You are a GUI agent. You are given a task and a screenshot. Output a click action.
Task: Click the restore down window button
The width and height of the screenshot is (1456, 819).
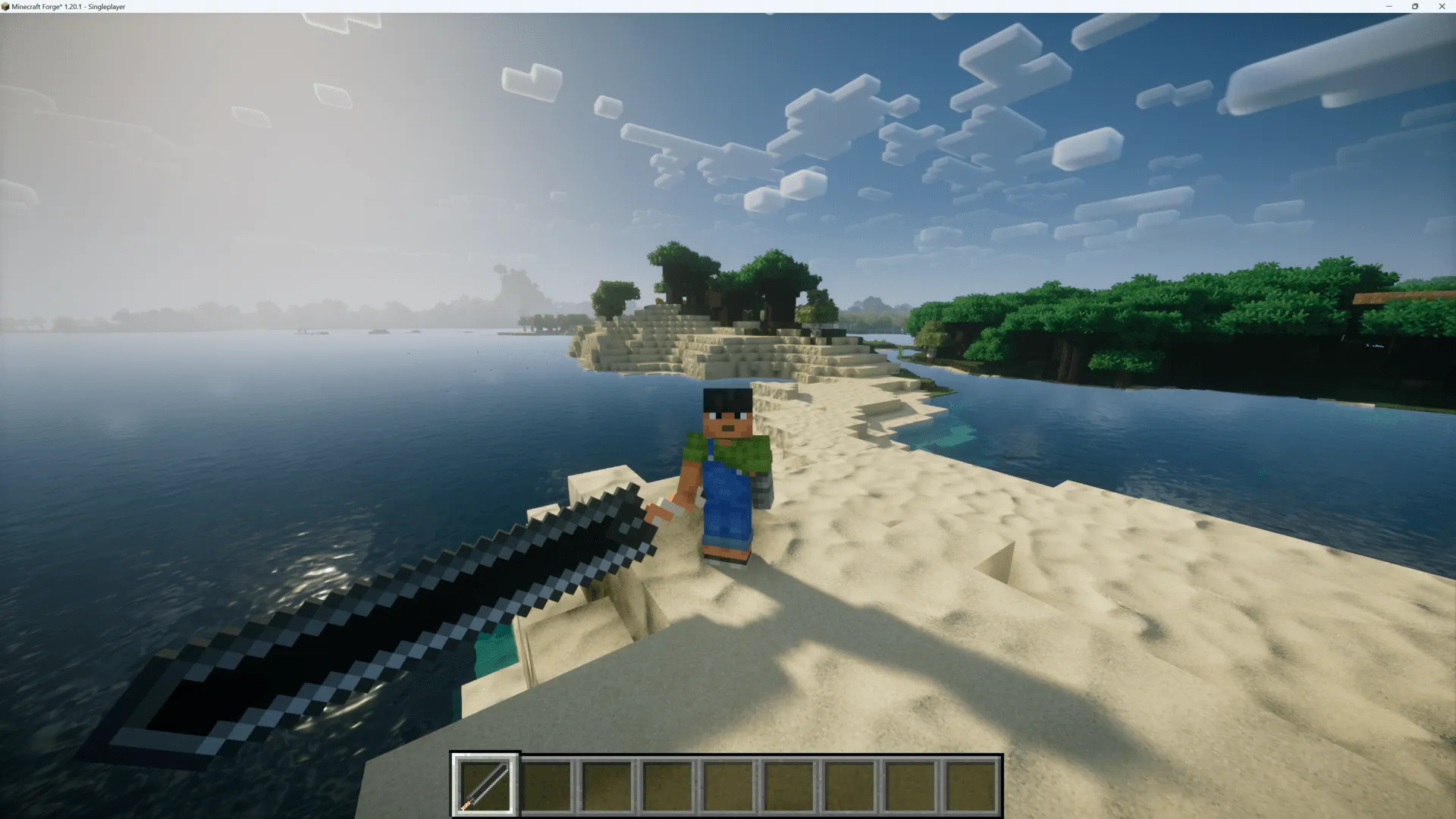click(x=1415, y=6)
